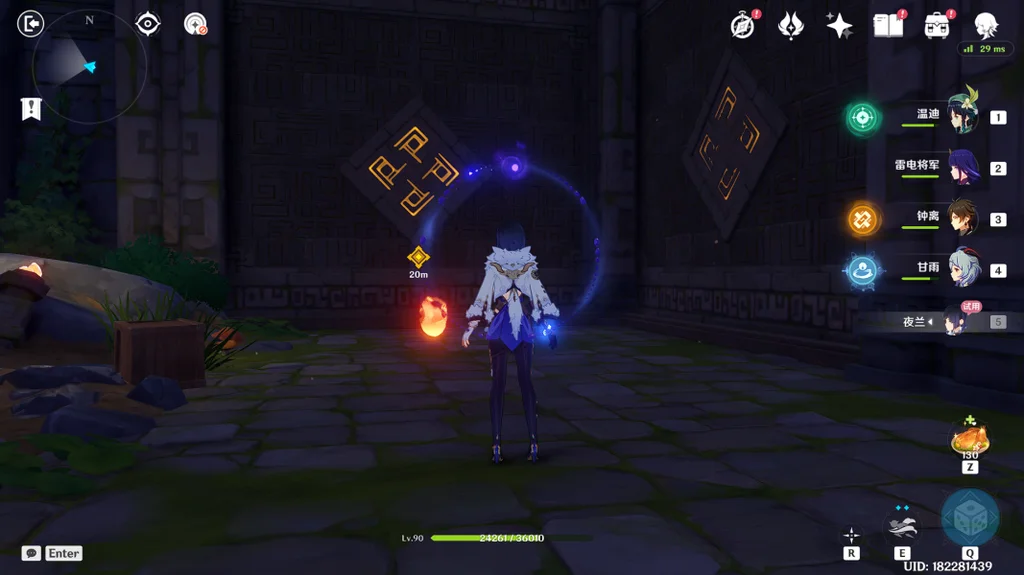Open the compass events icon
The width and height of the screenshot is (1024, 575).
pyautogui.click(x=742, y=26)
